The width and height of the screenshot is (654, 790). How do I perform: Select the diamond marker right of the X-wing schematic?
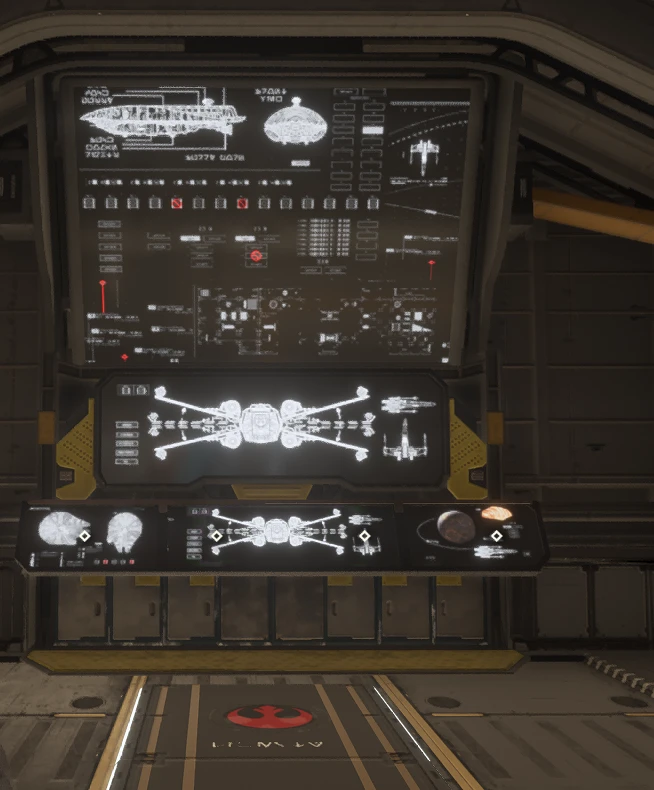(365, 537)
